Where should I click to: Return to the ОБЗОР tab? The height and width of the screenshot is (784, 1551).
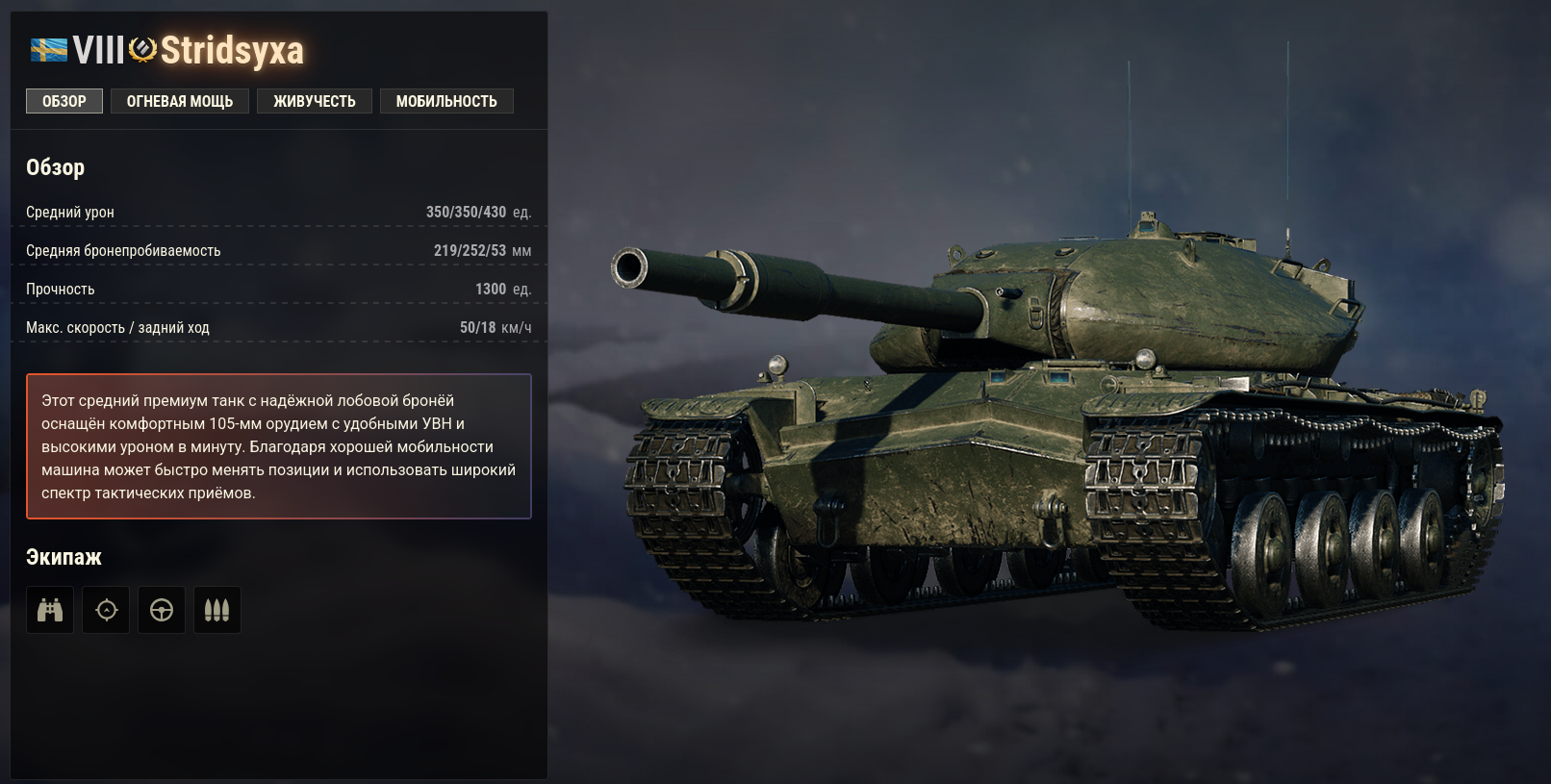(x=64, y=100)
